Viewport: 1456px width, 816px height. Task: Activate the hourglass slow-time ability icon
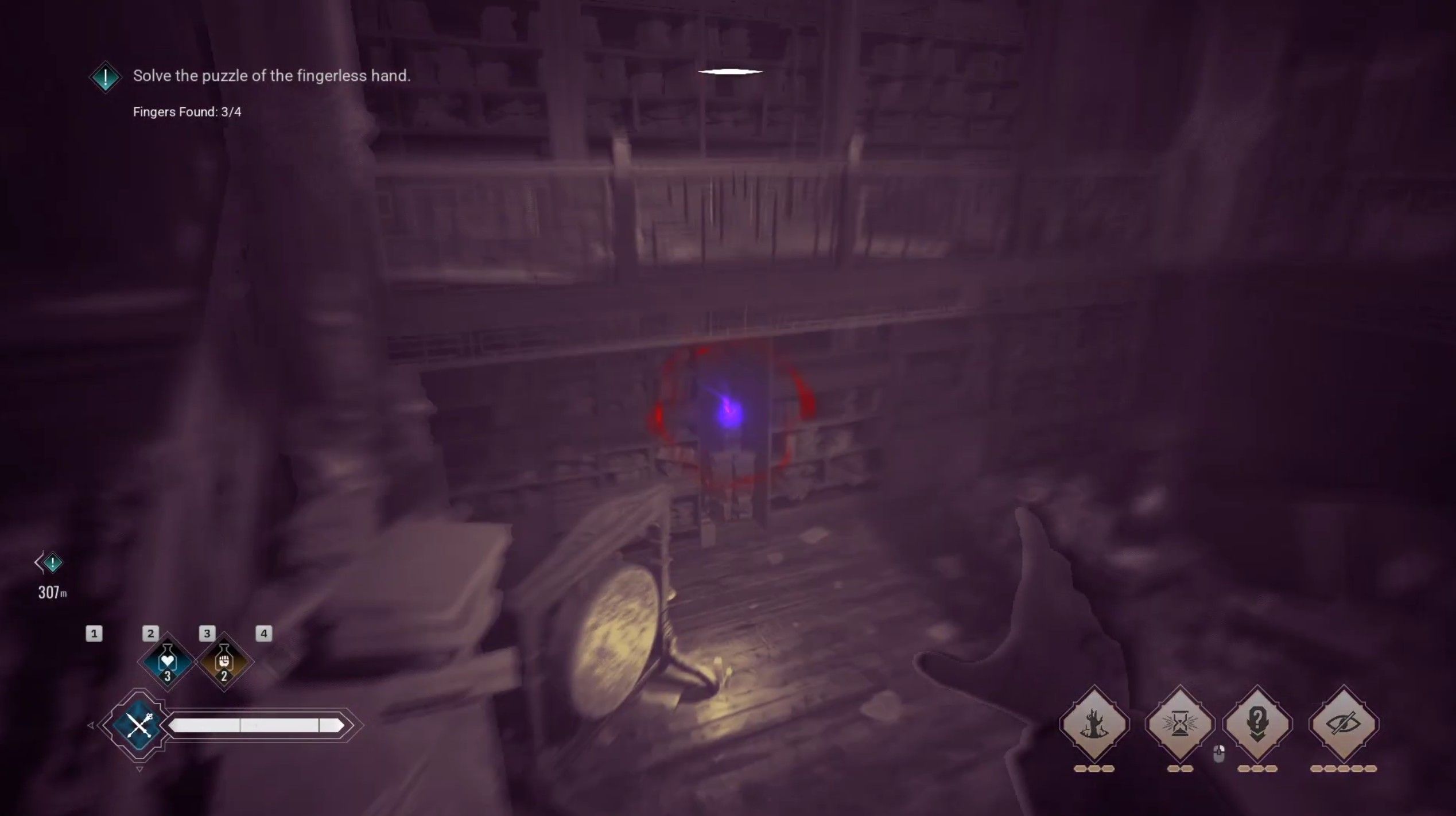coord(1180,723)
